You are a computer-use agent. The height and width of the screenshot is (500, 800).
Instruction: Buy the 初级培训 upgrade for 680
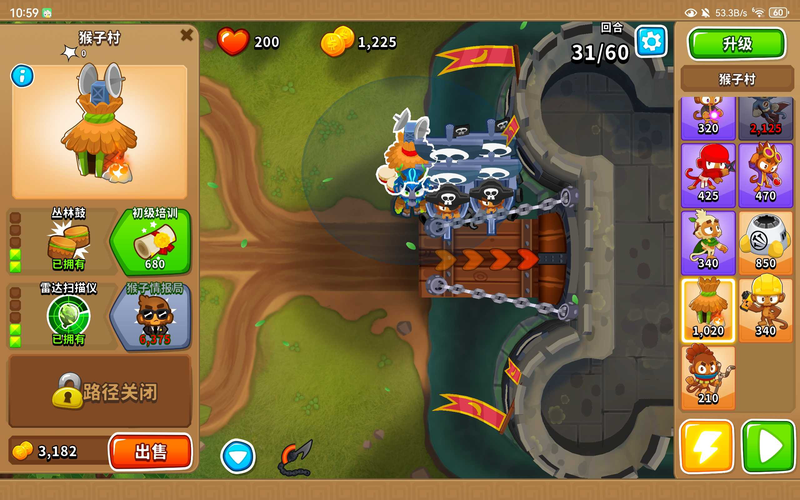pos(155,240)
